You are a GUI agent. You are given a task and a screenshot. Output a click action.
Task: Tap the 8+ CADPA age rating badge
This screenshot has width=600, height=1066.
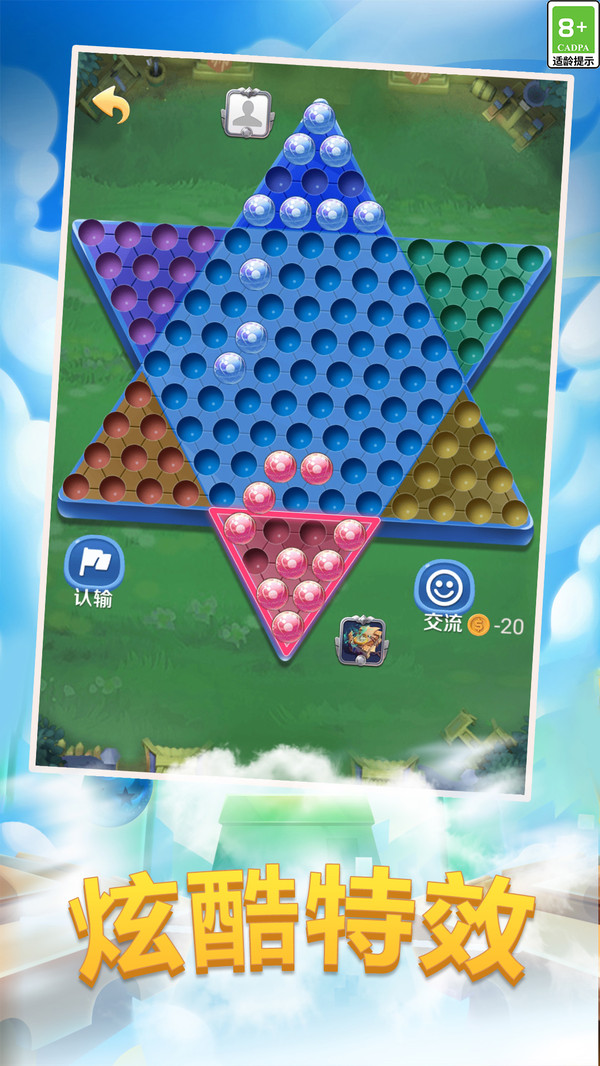click(x=573, y=34)
